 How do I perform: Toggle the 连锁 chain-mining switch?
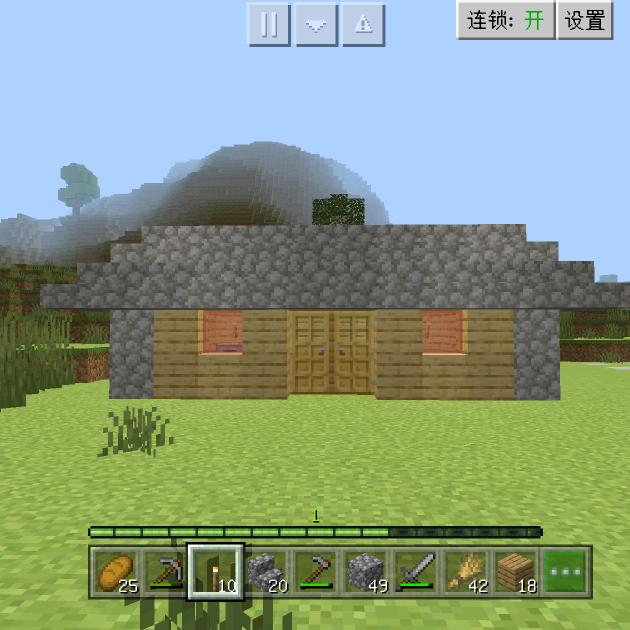click(506, 21)
